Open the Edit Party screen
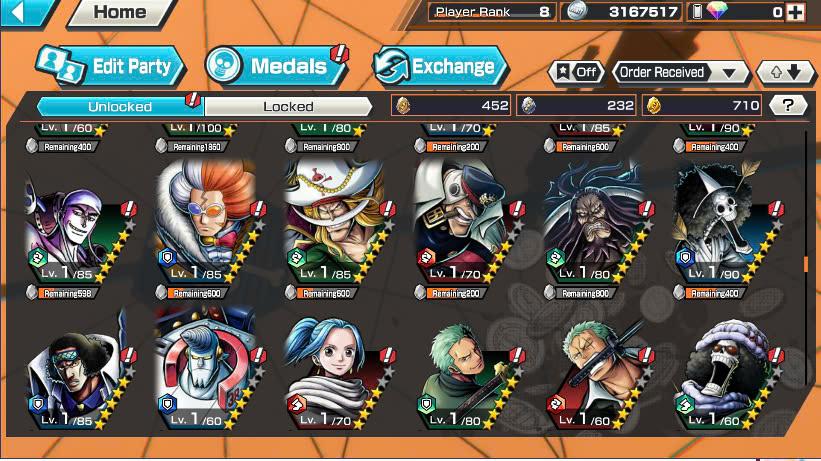The height and width of the screenshot is (461, 821). click(110, 67)
